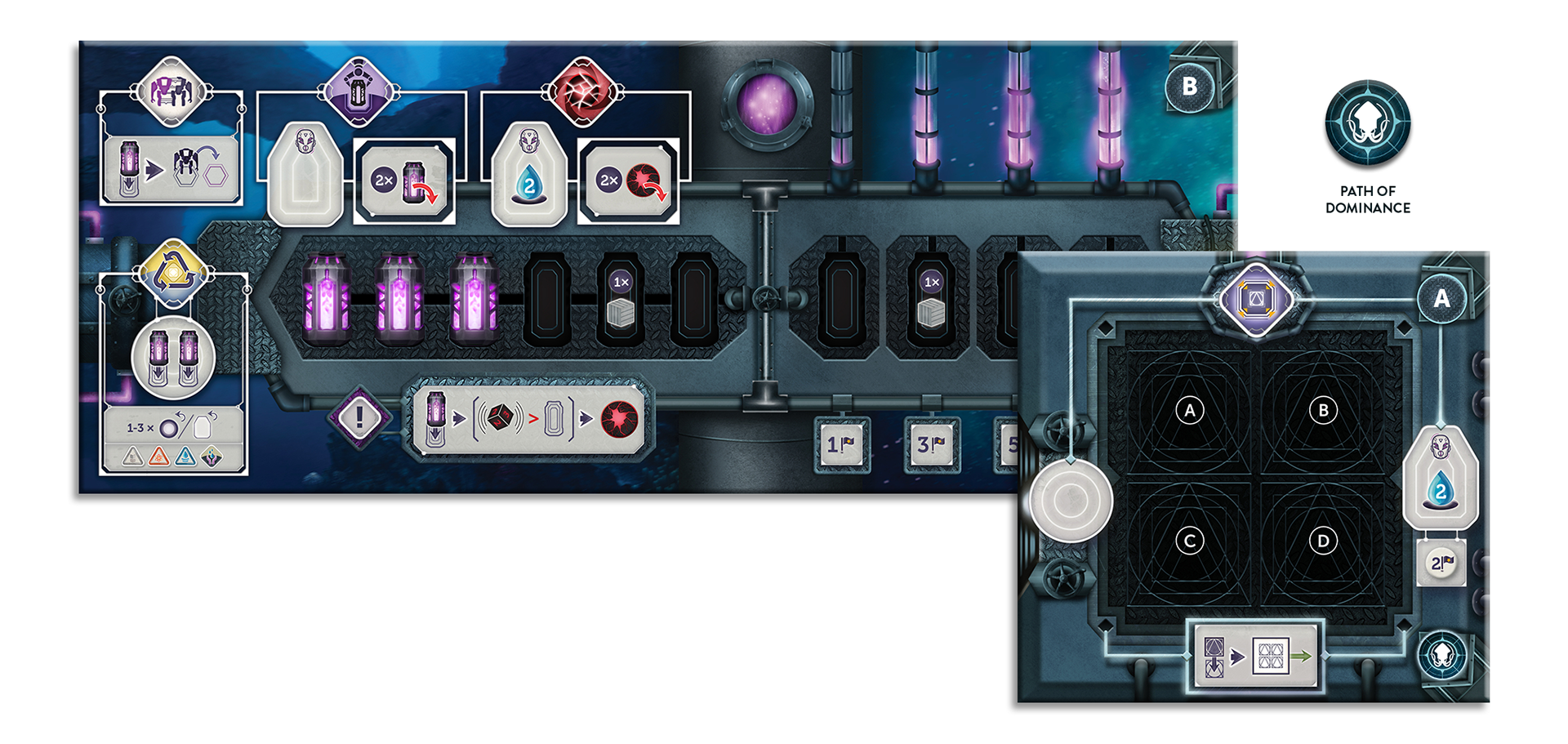Click the Path of Dominance squid emblem
This screenshot has height=744, width=1568.
(1367, 123)
